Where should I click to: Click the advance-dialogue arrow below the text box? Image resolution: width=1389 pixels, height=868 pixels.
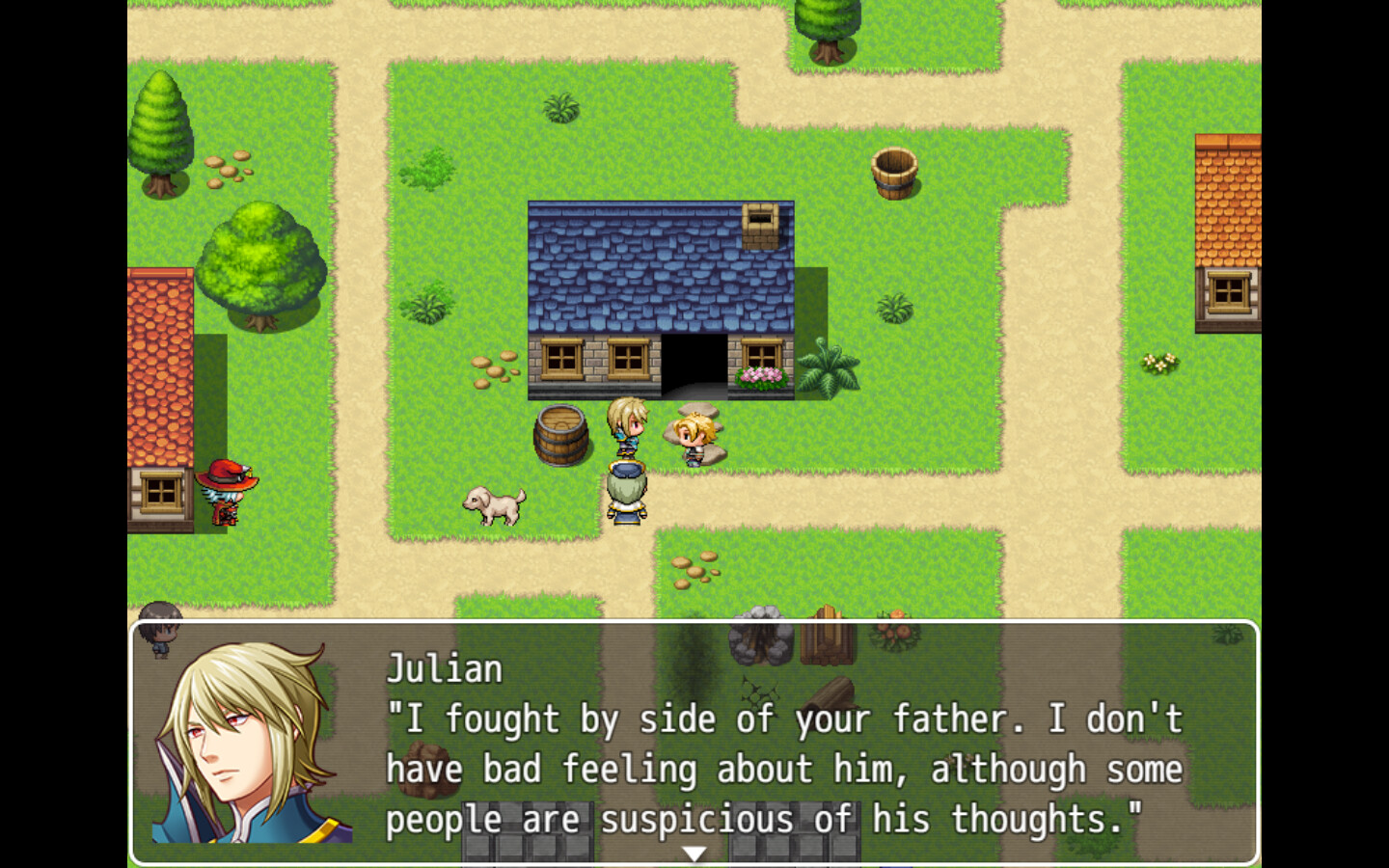[x=694, y=853]
